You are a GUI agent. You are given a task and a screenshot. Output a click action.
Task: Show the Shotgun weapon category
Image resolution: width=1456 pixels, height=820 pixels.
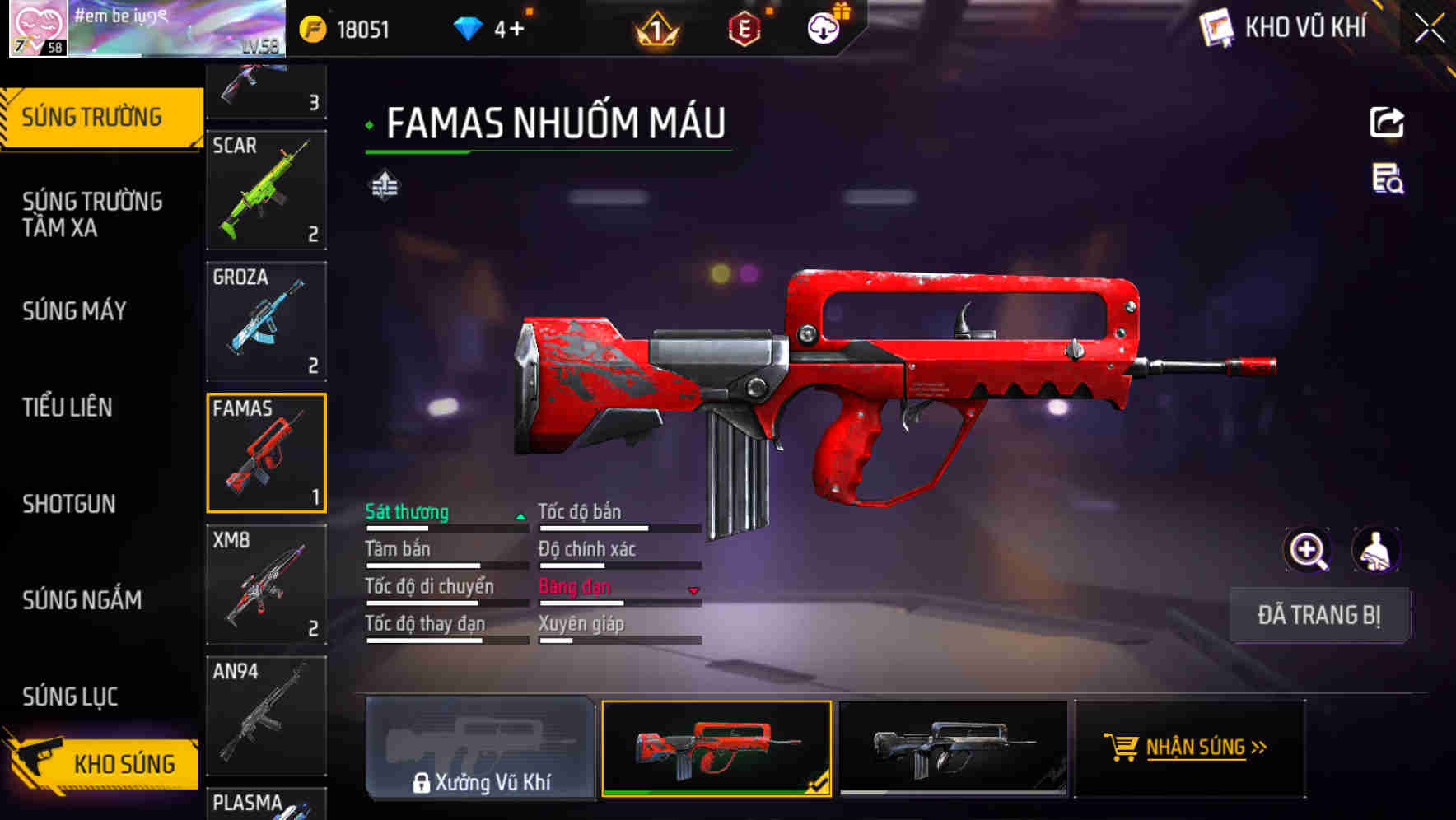(x=69, y=504)
